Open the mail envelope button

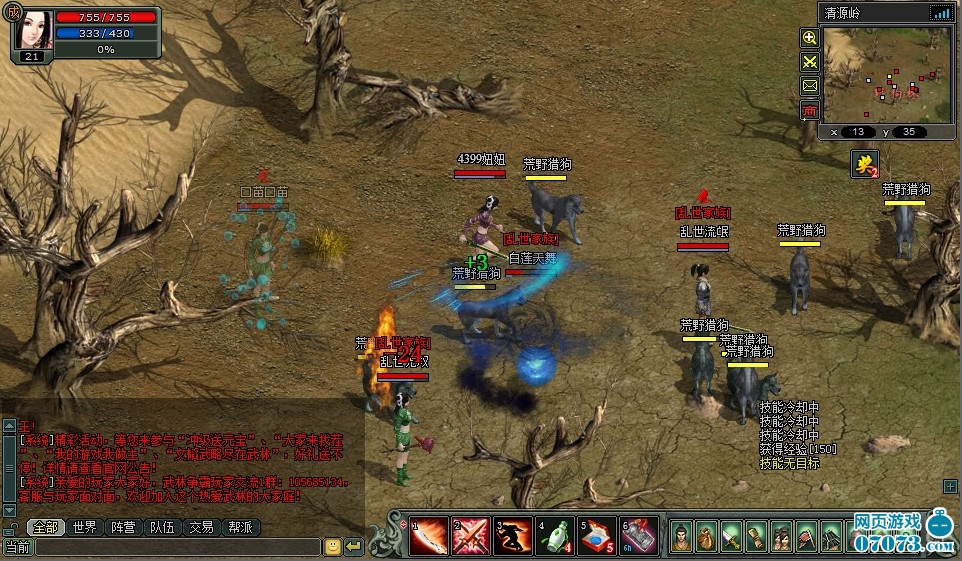tap(810, 86)
